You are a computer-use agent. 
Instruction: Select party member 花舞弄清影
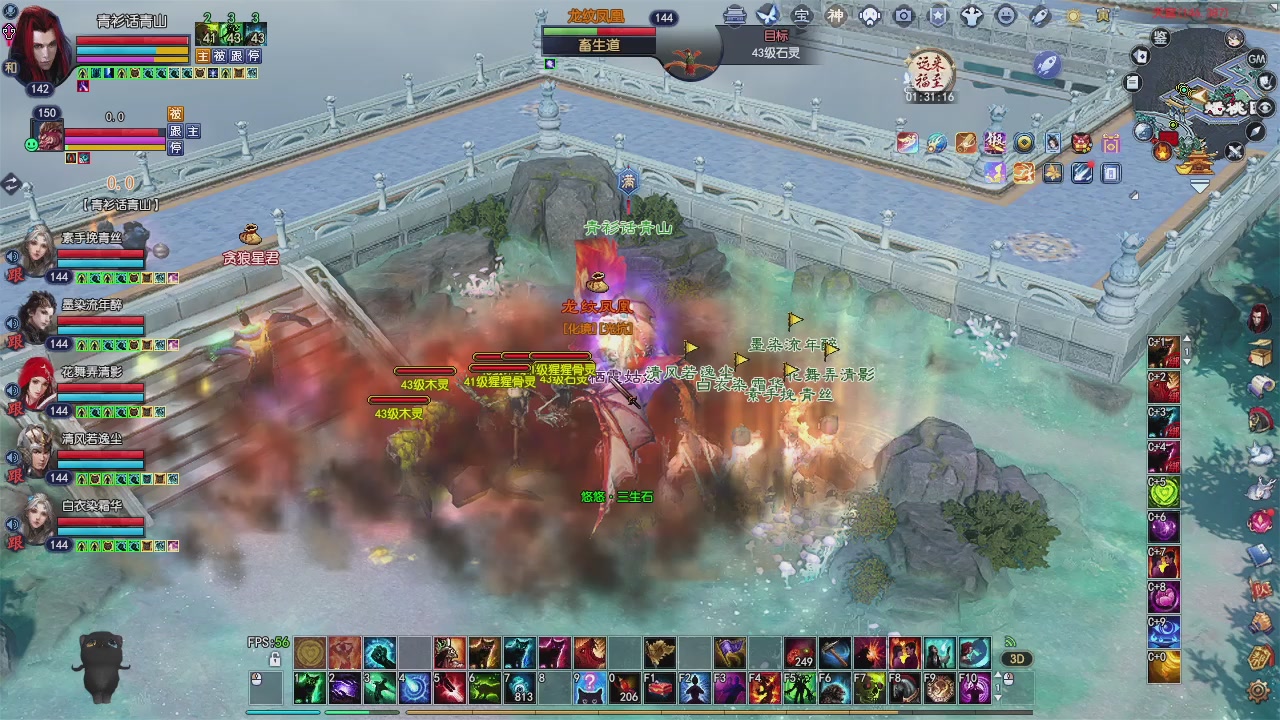[x=40, y=384]
